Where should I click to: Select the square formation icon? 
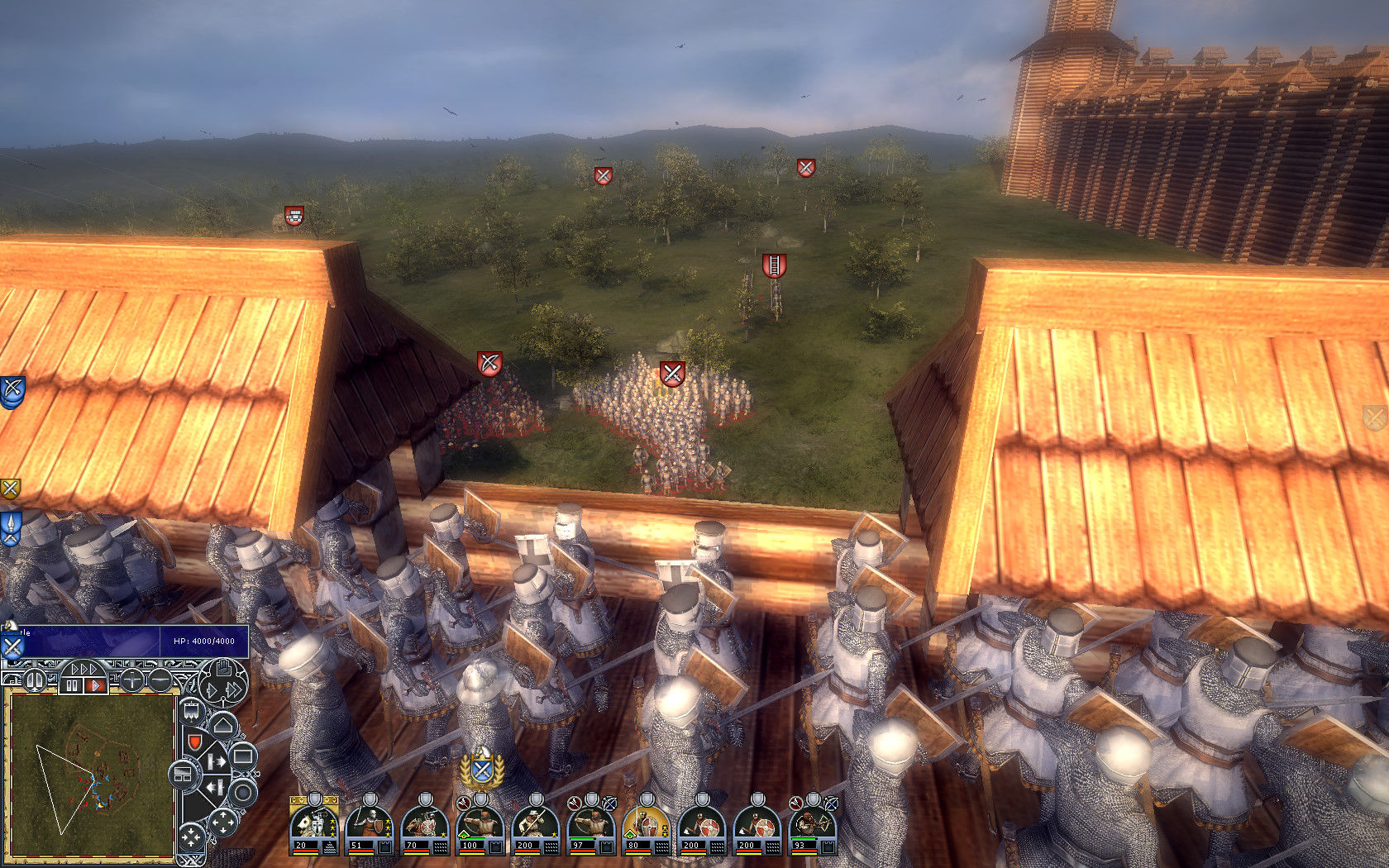[244, 756]
